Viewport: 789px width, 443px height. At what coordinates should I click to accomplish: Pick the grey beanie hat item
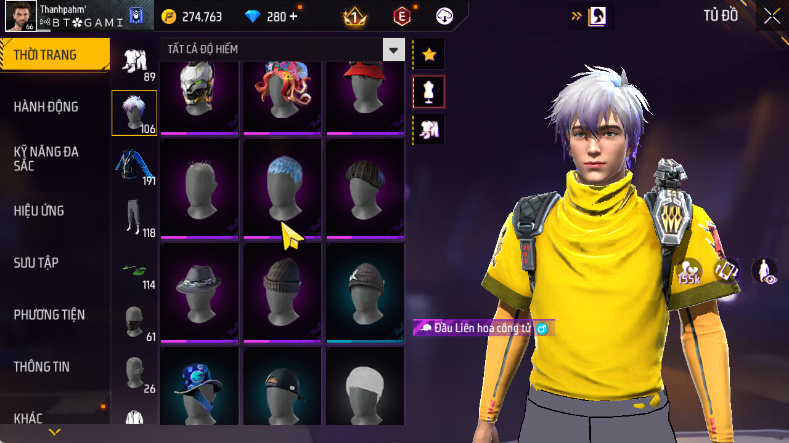point(283,285)
